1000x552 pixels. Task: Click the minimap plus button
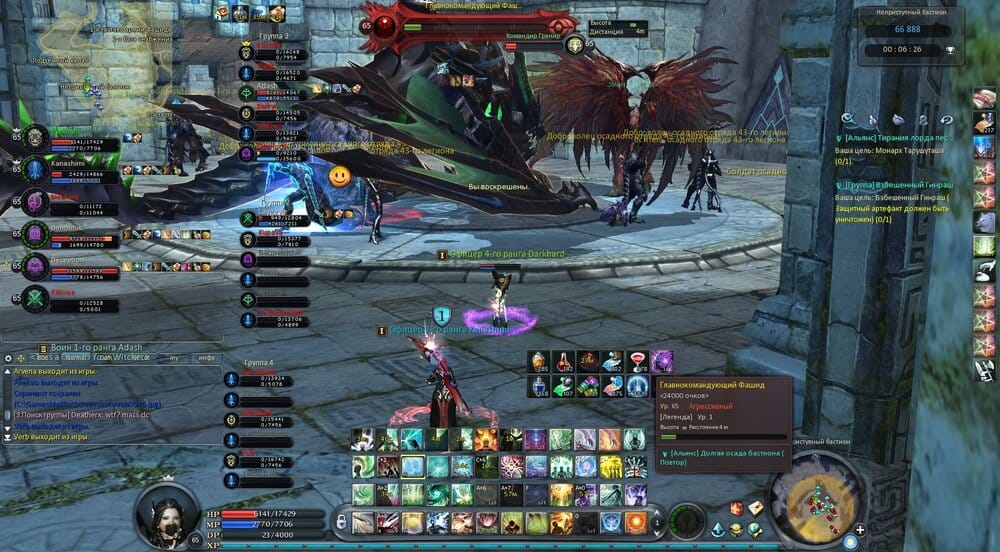[x=860, y=530]
